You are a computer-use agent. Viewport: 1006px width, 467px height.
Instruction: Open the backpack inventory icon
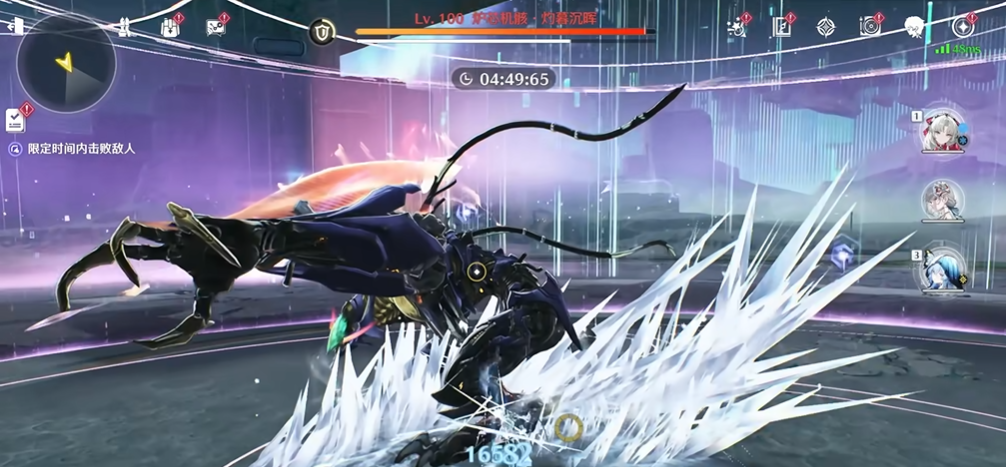(170, 27)
